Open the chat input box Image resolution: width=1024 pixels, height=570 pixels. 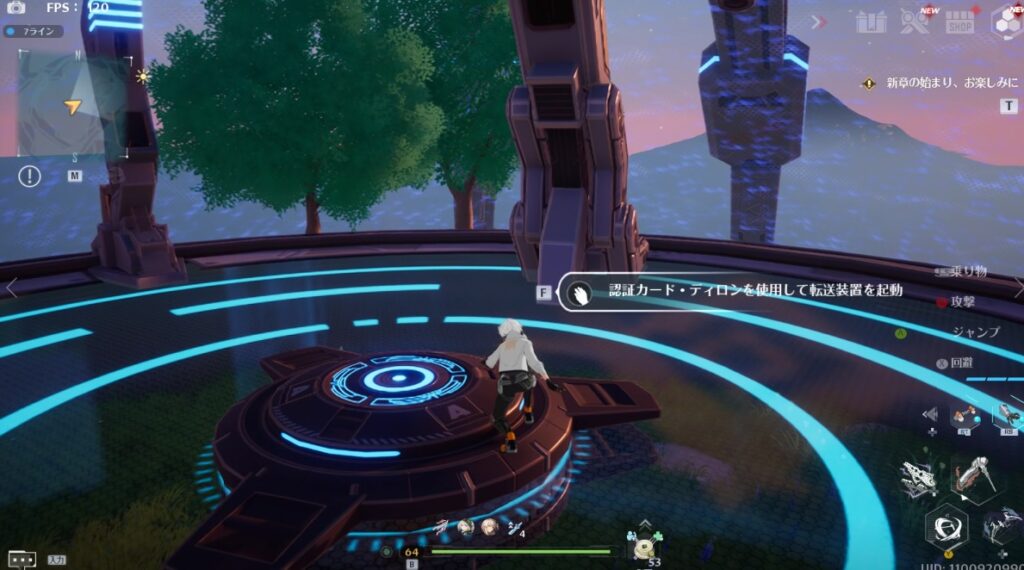[22, 560]
